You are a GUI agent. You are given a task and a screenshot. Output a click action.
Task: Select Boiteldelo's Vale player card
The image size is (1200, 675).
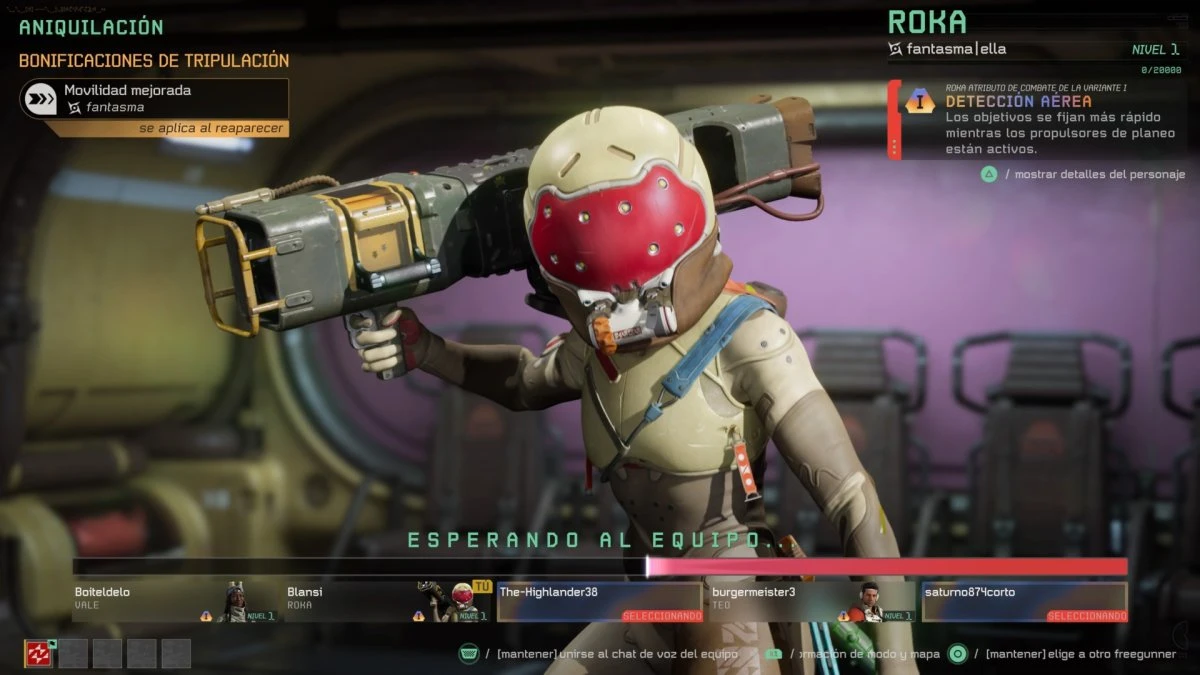point(176,602)
